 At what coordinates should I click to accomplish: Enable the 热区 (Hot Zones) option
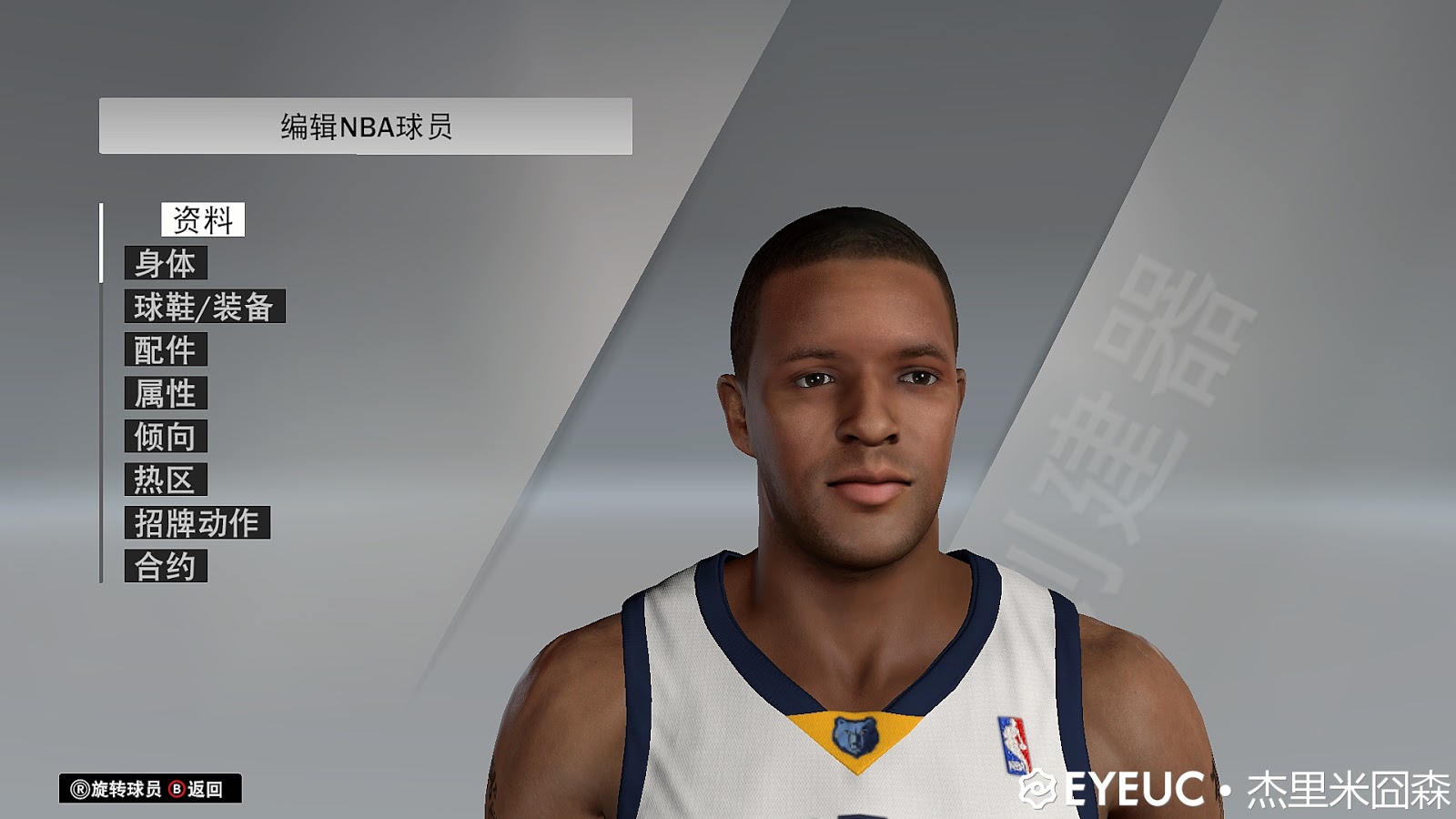166,480
